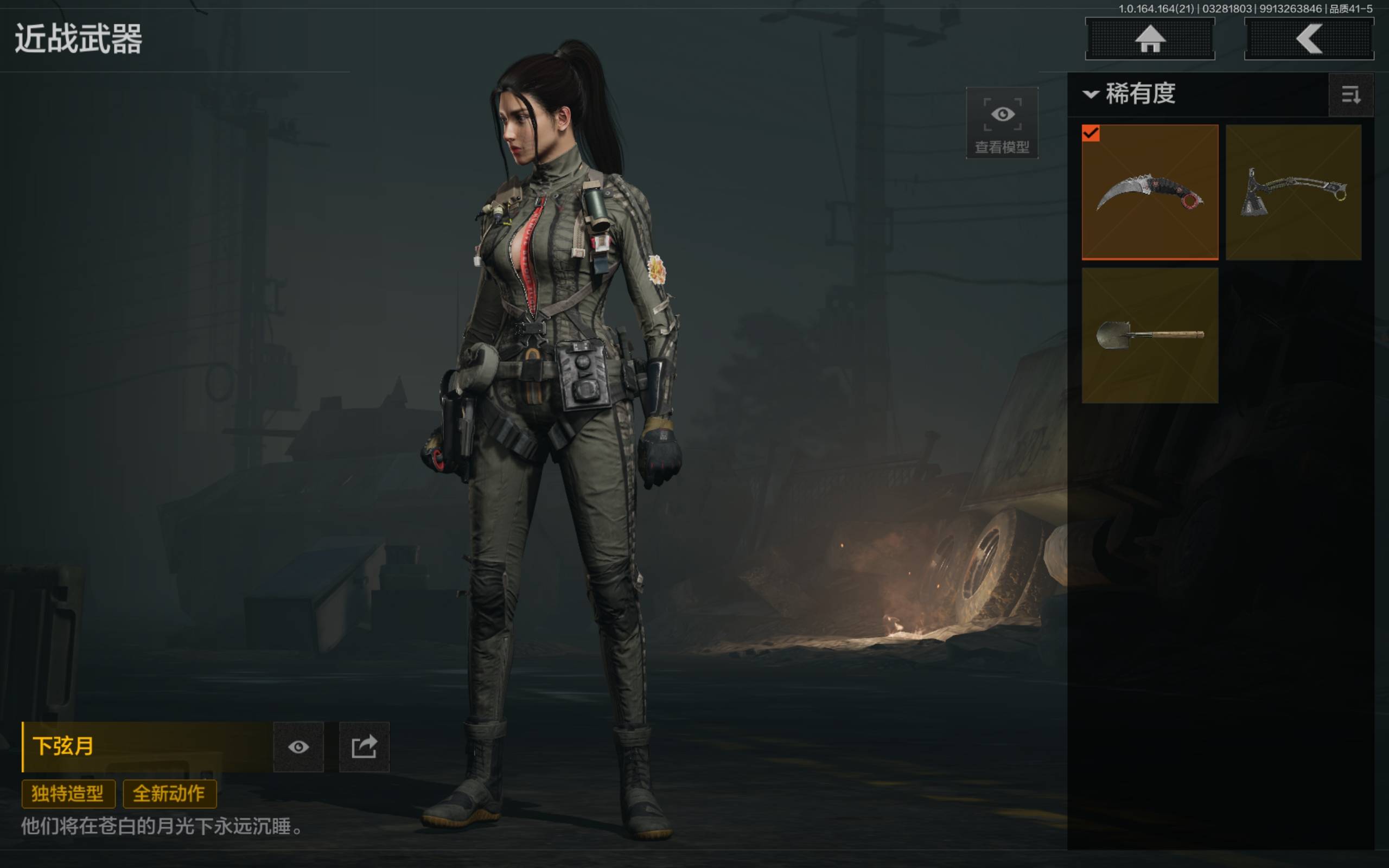The image size is (1389, 868).
Task: Choose the tactical axe slot
Action: tap(1293, 192)
